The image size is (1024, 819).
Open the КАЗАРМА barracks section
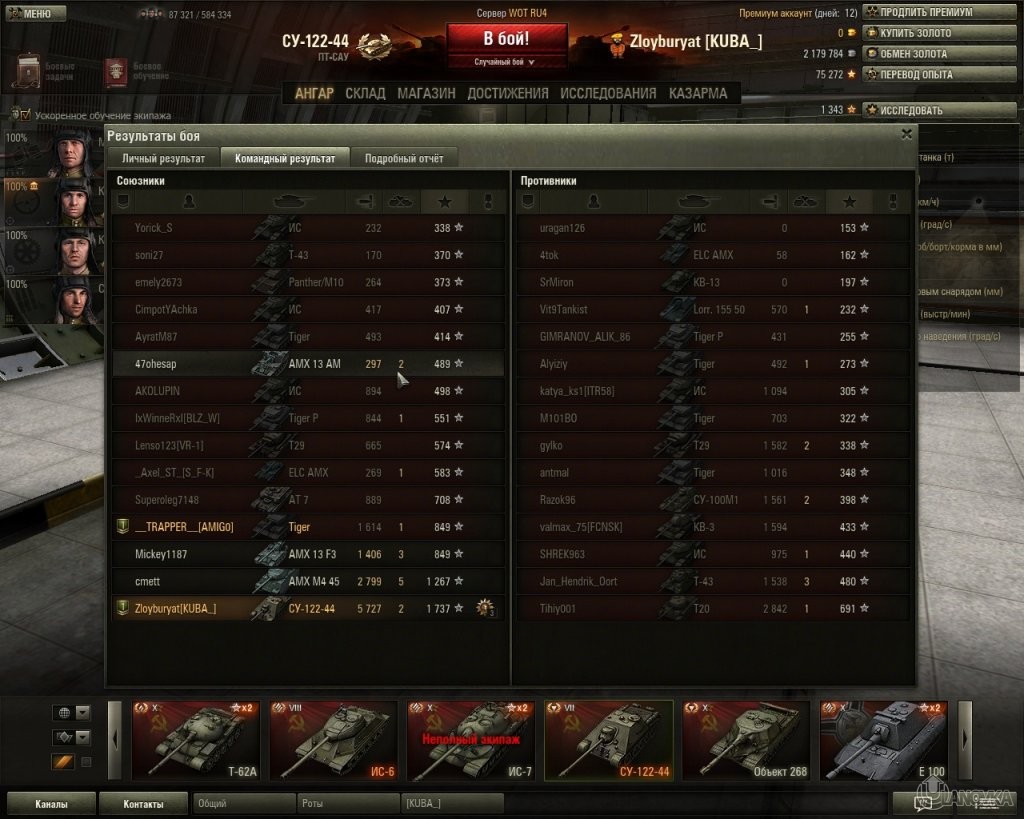point(698,93)
